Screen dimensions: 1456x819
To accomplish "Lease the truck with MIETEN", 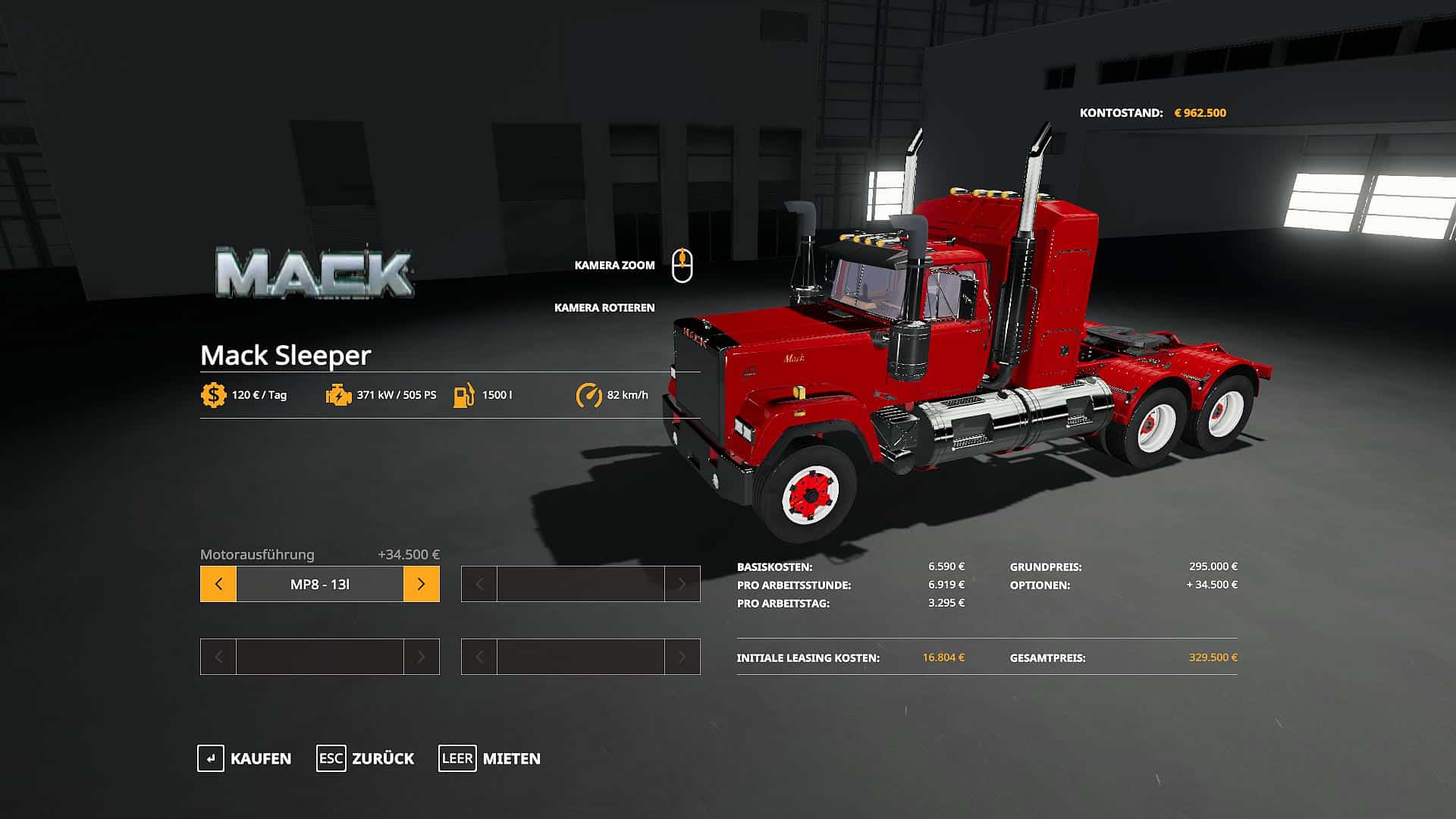I will (x=490, y=758).
